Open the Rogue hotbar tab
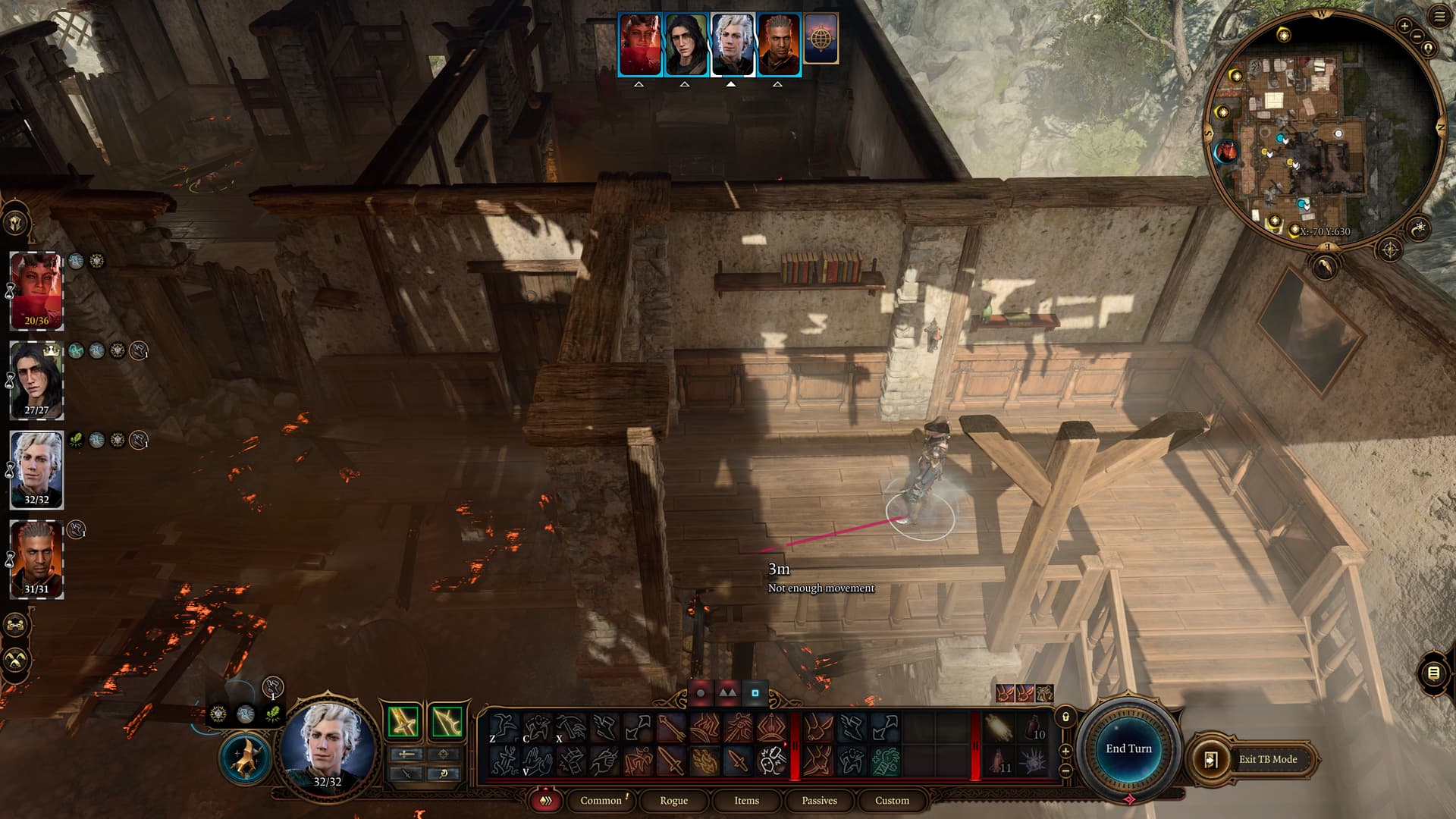 (x=673, y=800)
